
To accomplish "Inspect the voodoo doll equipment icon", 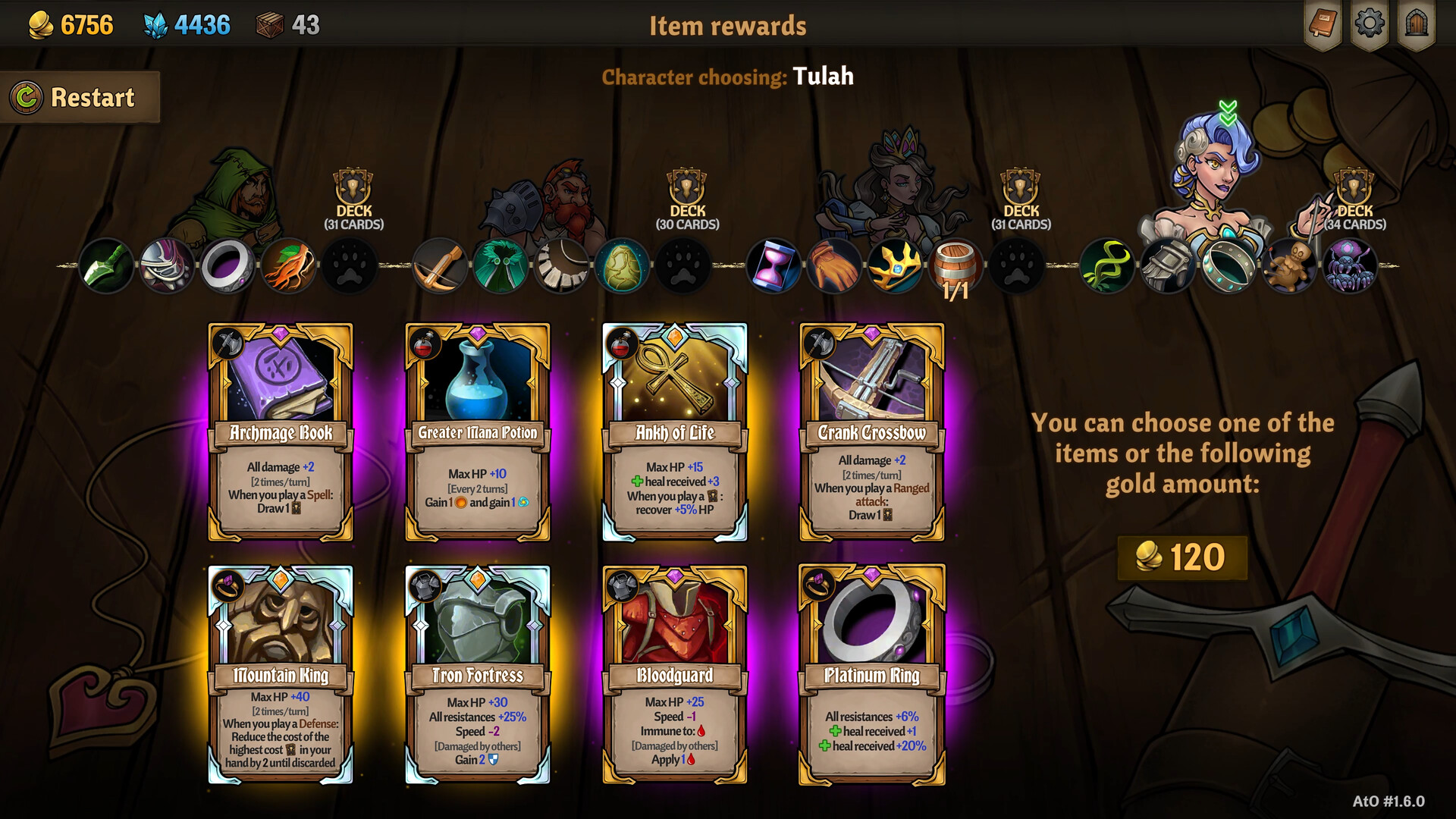I will tap(1288, 267).
